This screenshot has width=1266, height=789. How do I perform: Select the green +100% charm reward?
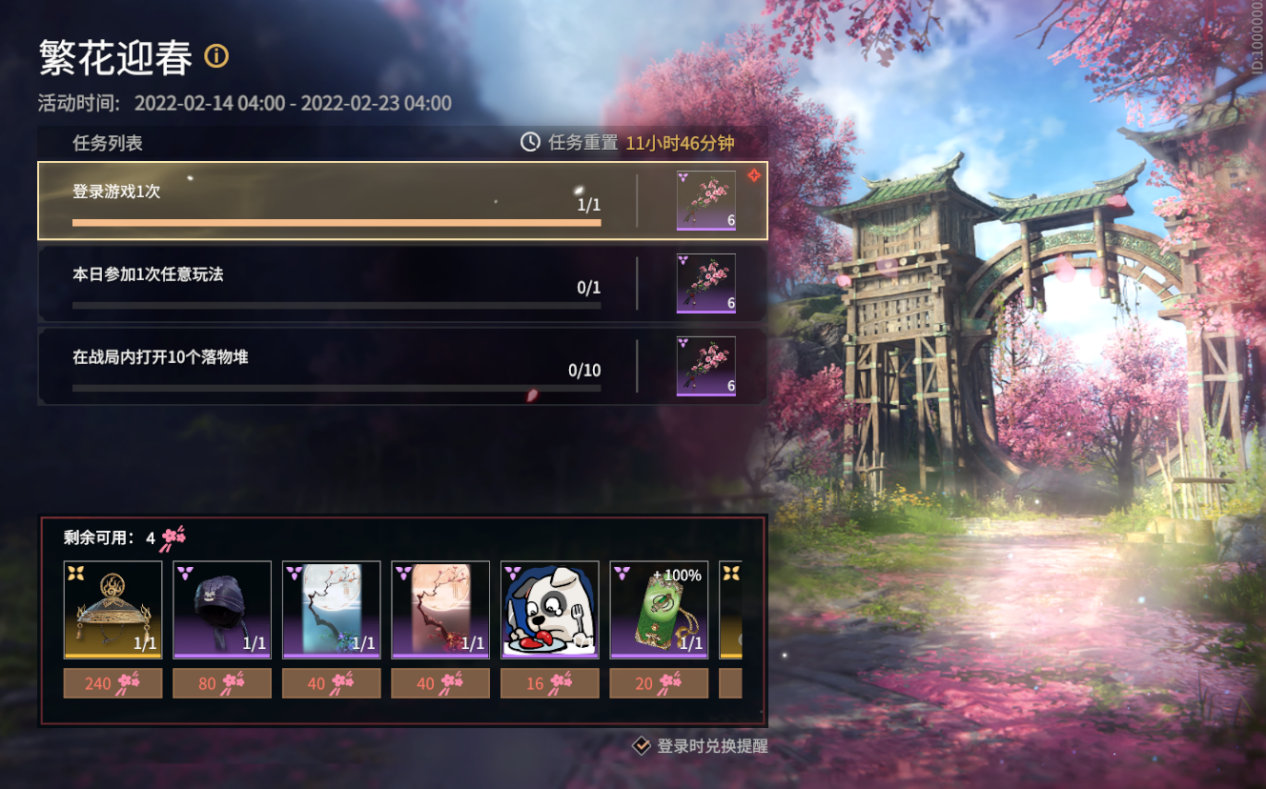coord(658,609)
